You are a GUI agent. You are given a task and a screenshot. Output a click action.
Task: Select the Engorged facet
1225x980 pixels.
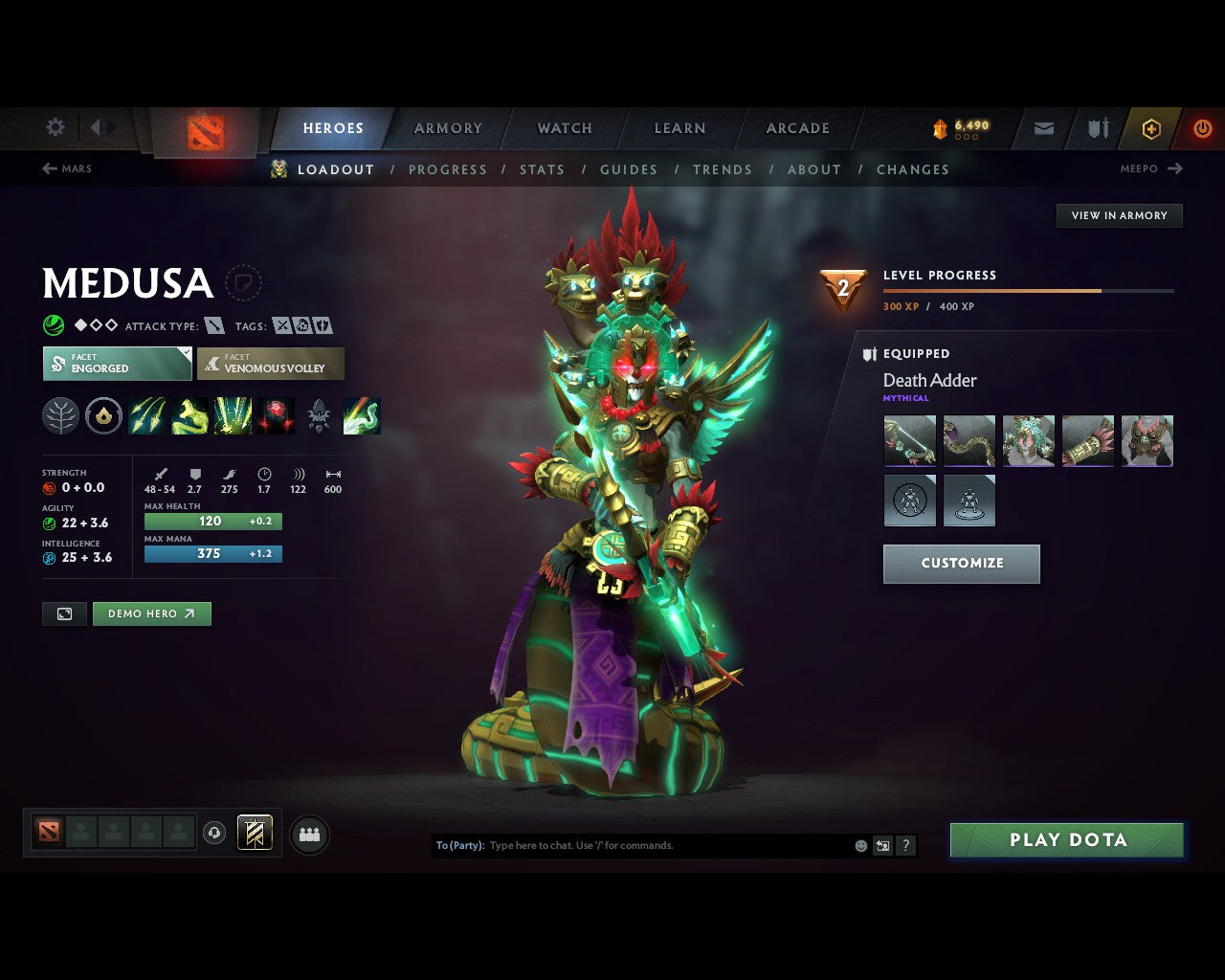point(116,364)
